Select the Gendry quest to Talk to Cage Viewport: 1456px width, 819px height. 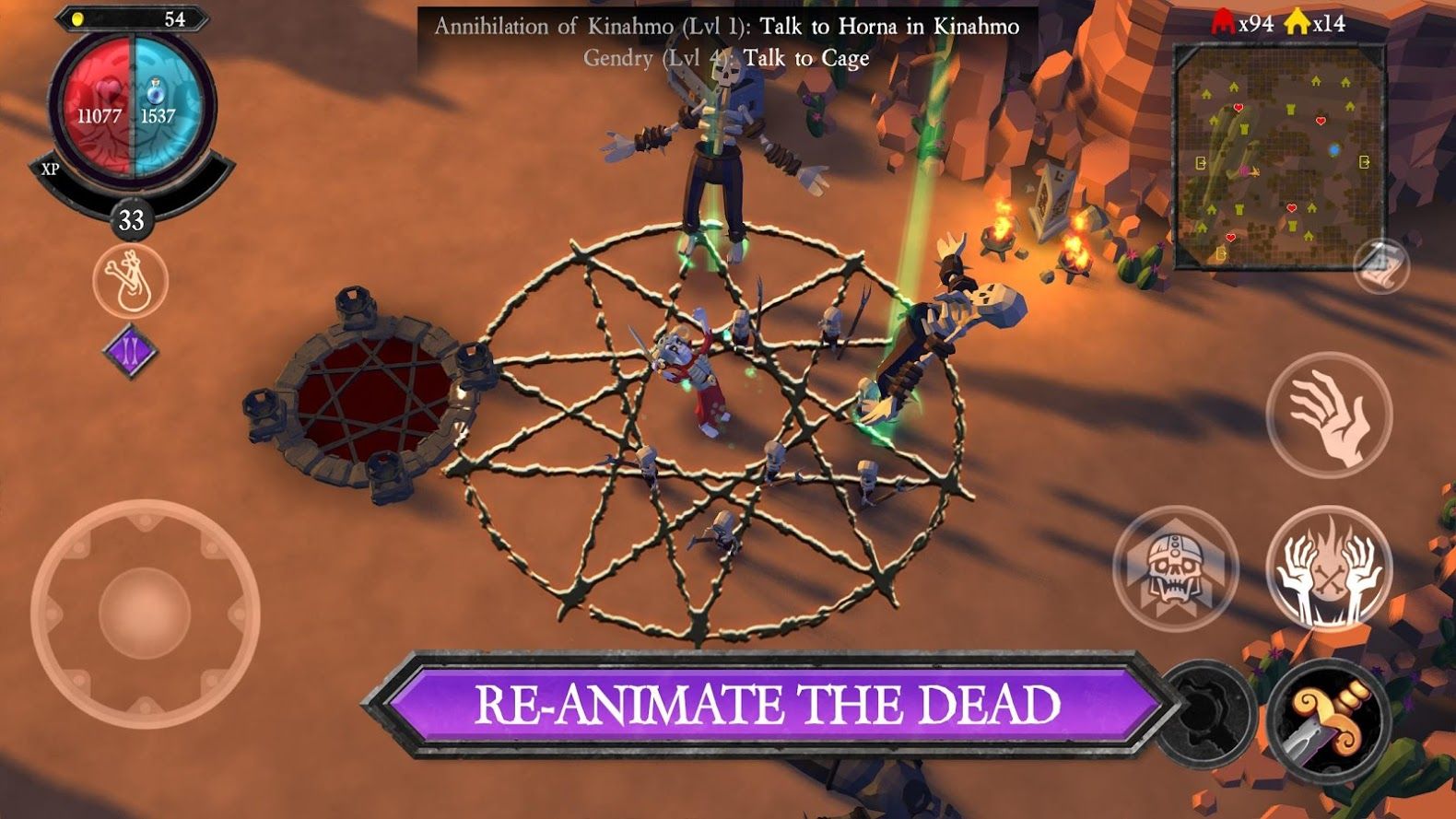[728, 58]
